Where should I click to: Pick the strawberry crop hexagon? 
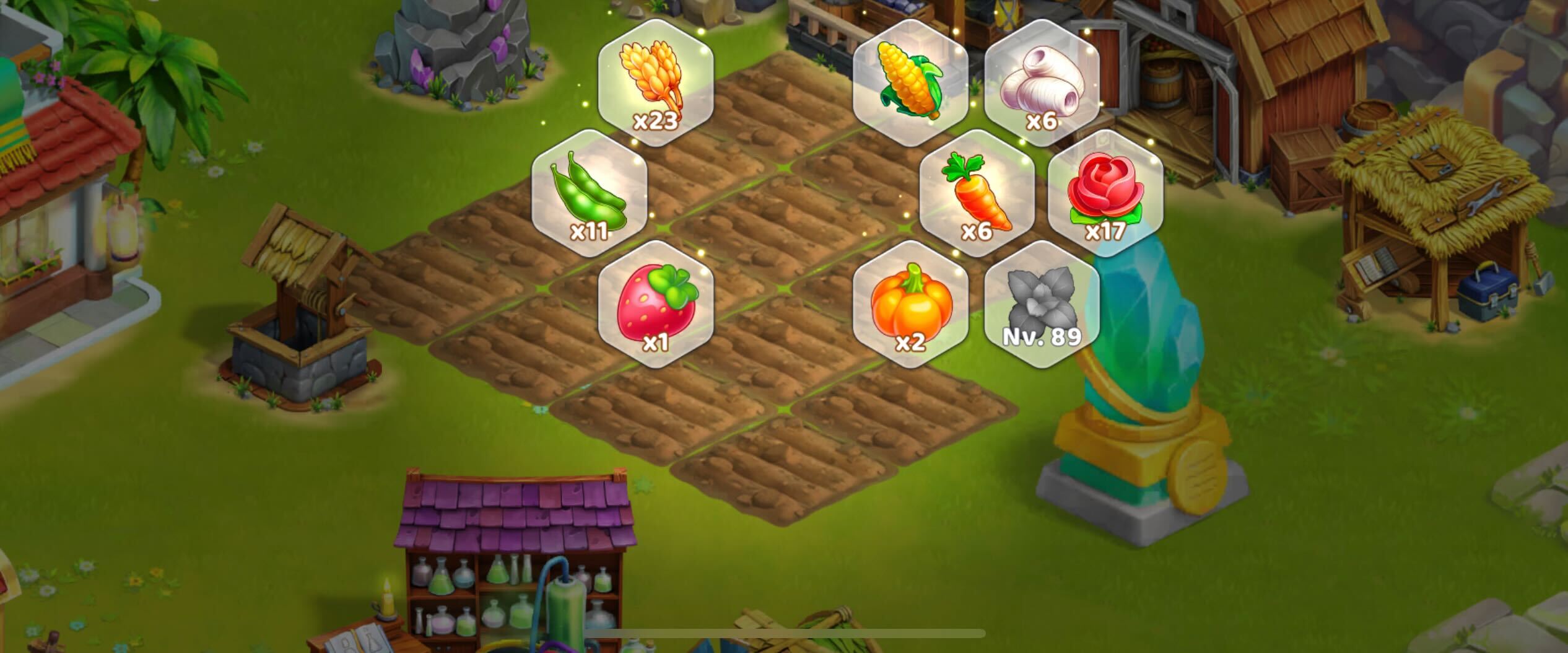(x=655, y=304)
